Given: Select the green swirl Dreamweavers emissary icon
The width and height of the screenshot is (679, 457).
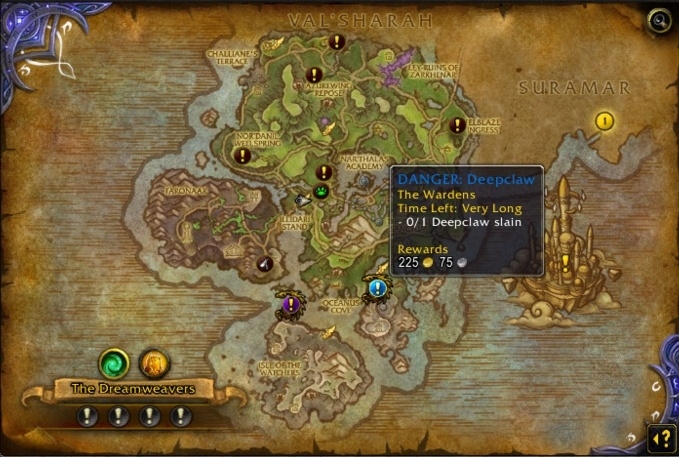Looking at the screenshot, I should click(x=113, y=362).
